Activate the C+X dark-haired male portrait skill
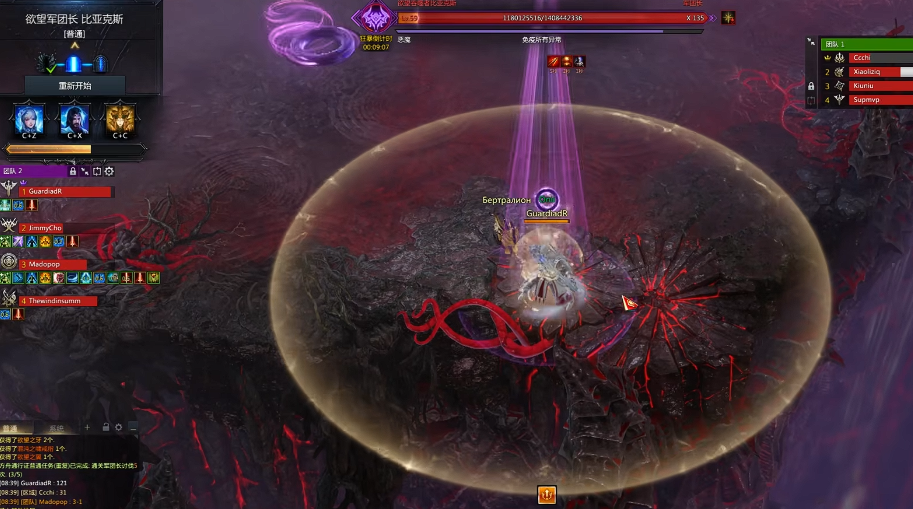 click(74, 120)
